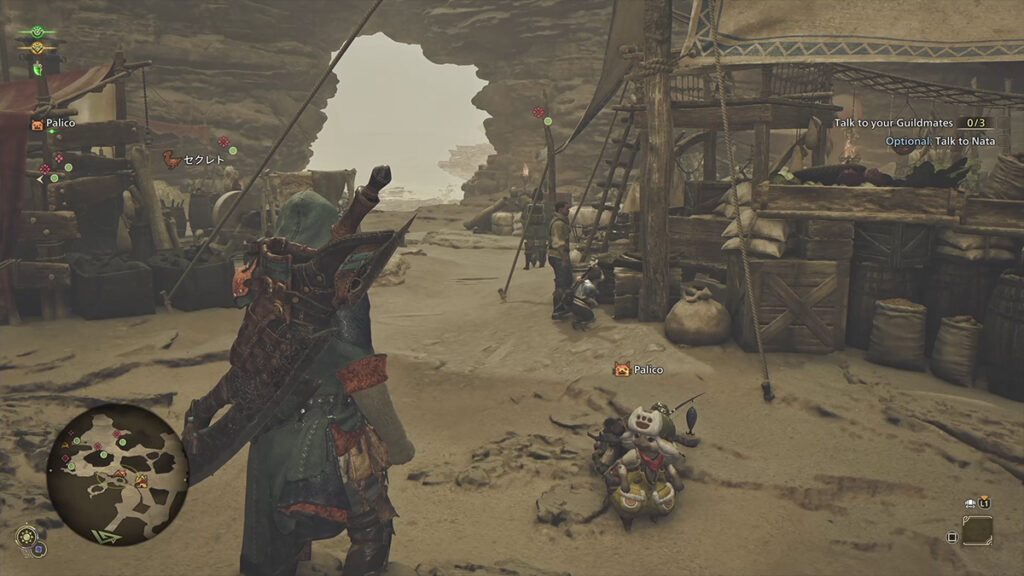1024x576 pixels.
Task: Select the 'Talk to your Guildmates' objective
Action: 895,123
